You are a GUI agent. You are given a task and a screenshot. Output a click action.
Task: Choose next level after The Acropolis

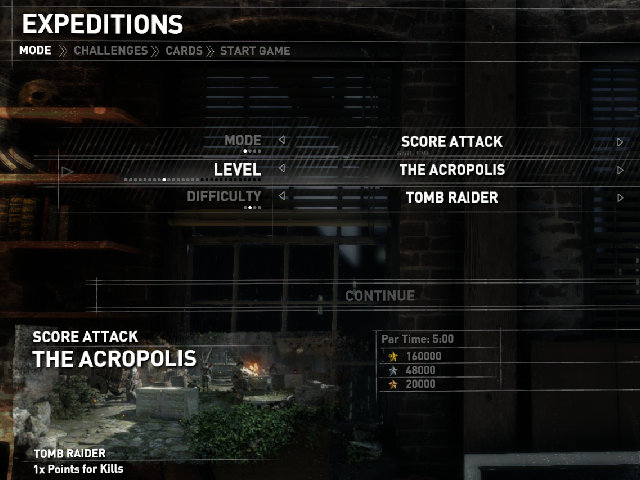[620, 170]
